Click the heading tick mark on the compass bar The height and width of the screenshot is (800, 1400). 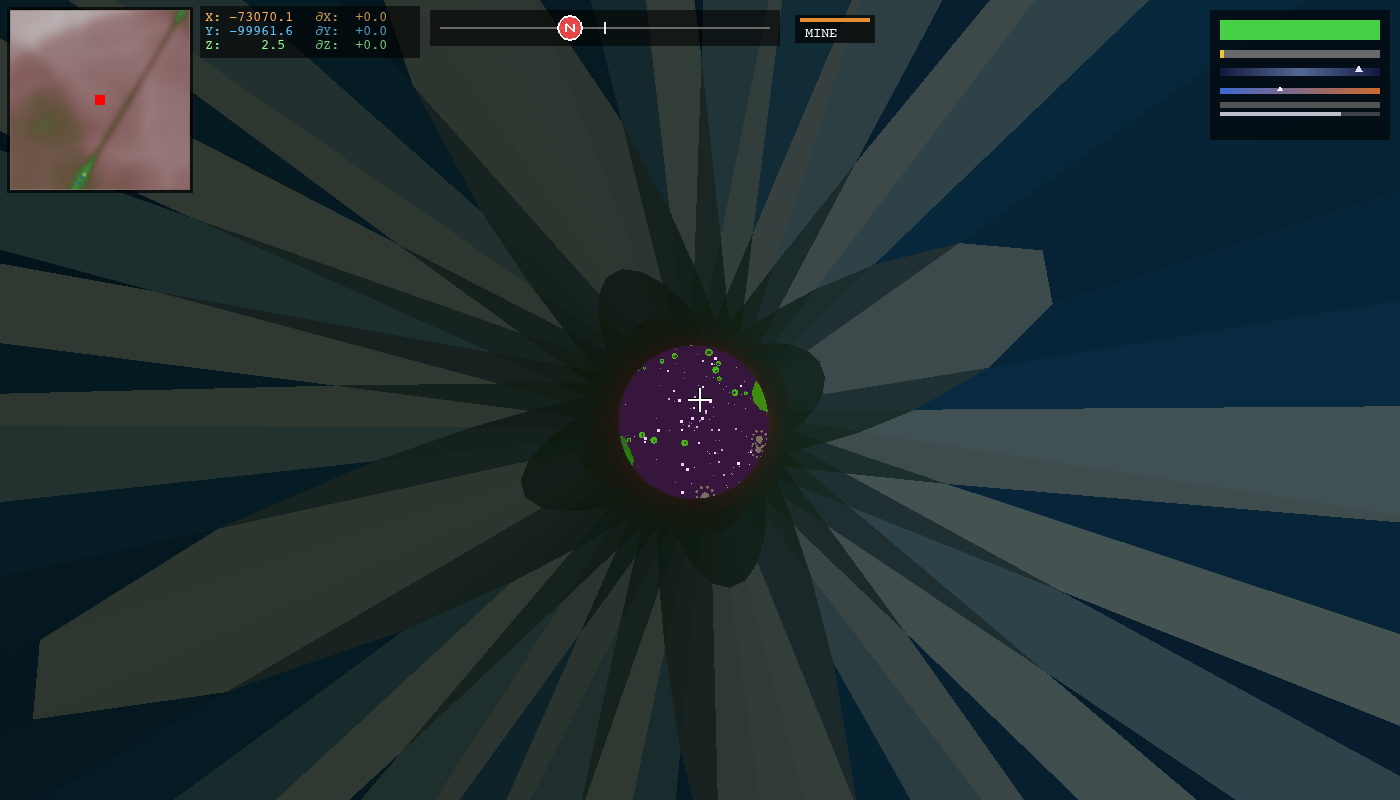point(605,27)
